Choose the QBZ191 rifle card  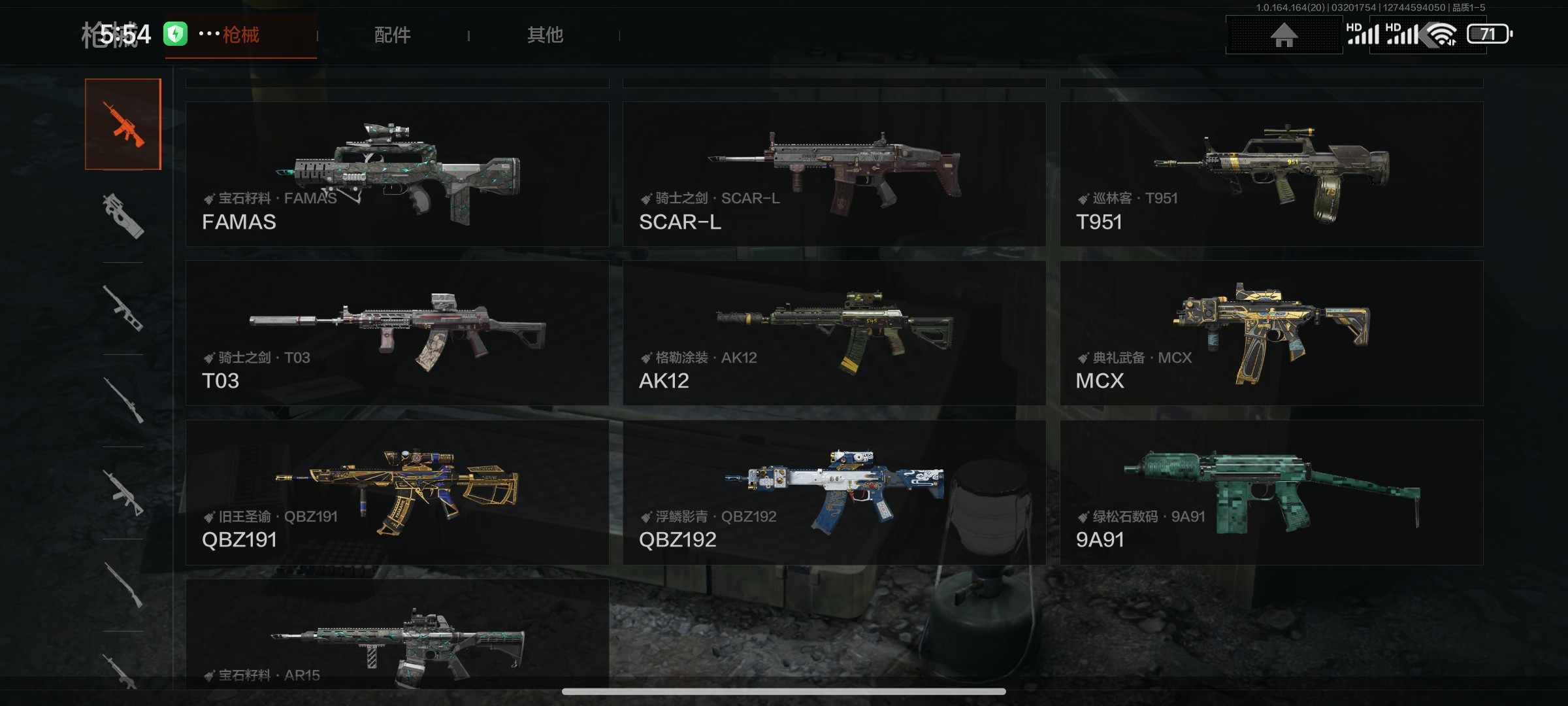[x=397, y=492]
